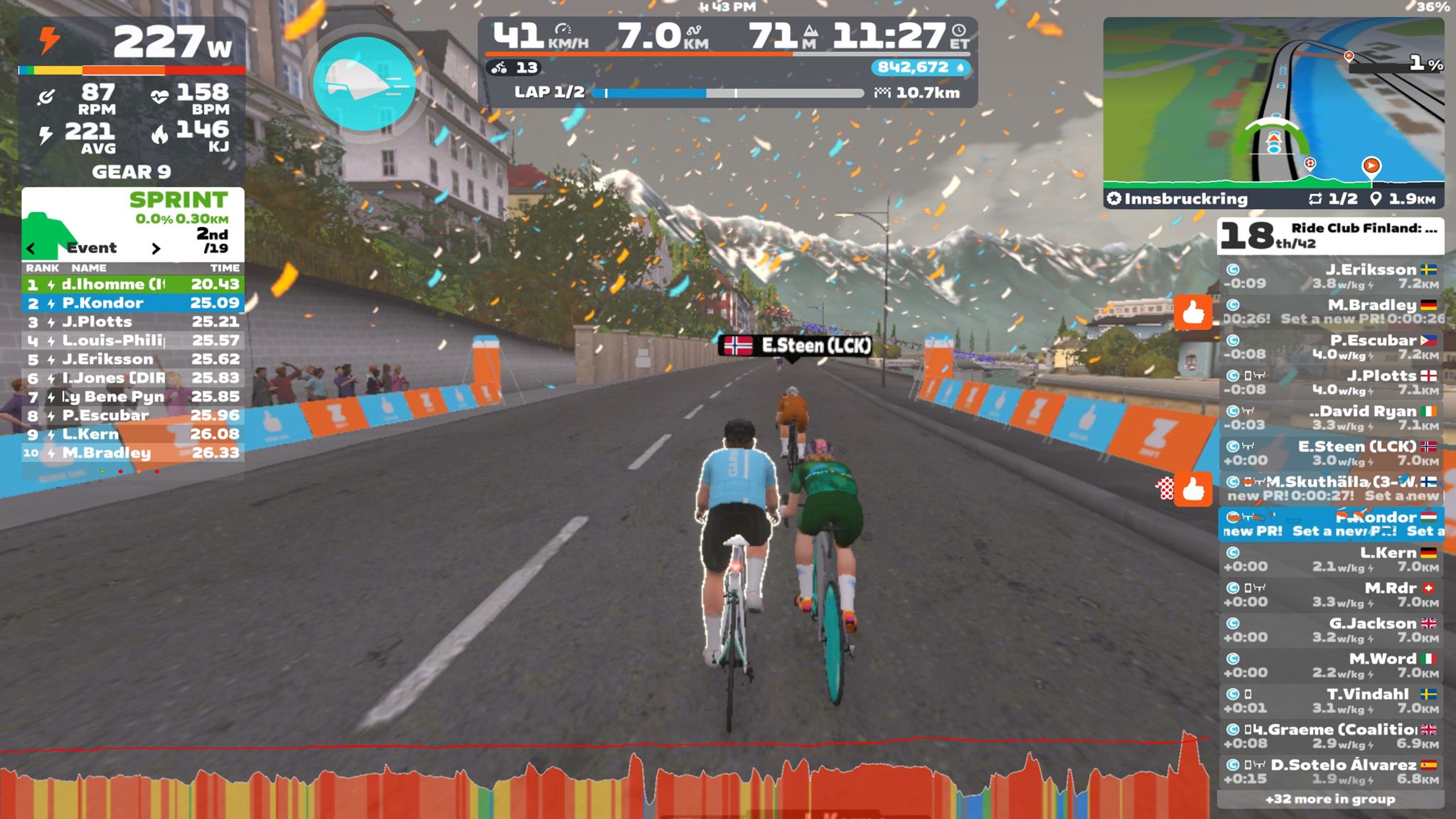Select E.Steen (LCK) in the nearby riders list
The image size is (1456, 819).
tap(1330, 454)
